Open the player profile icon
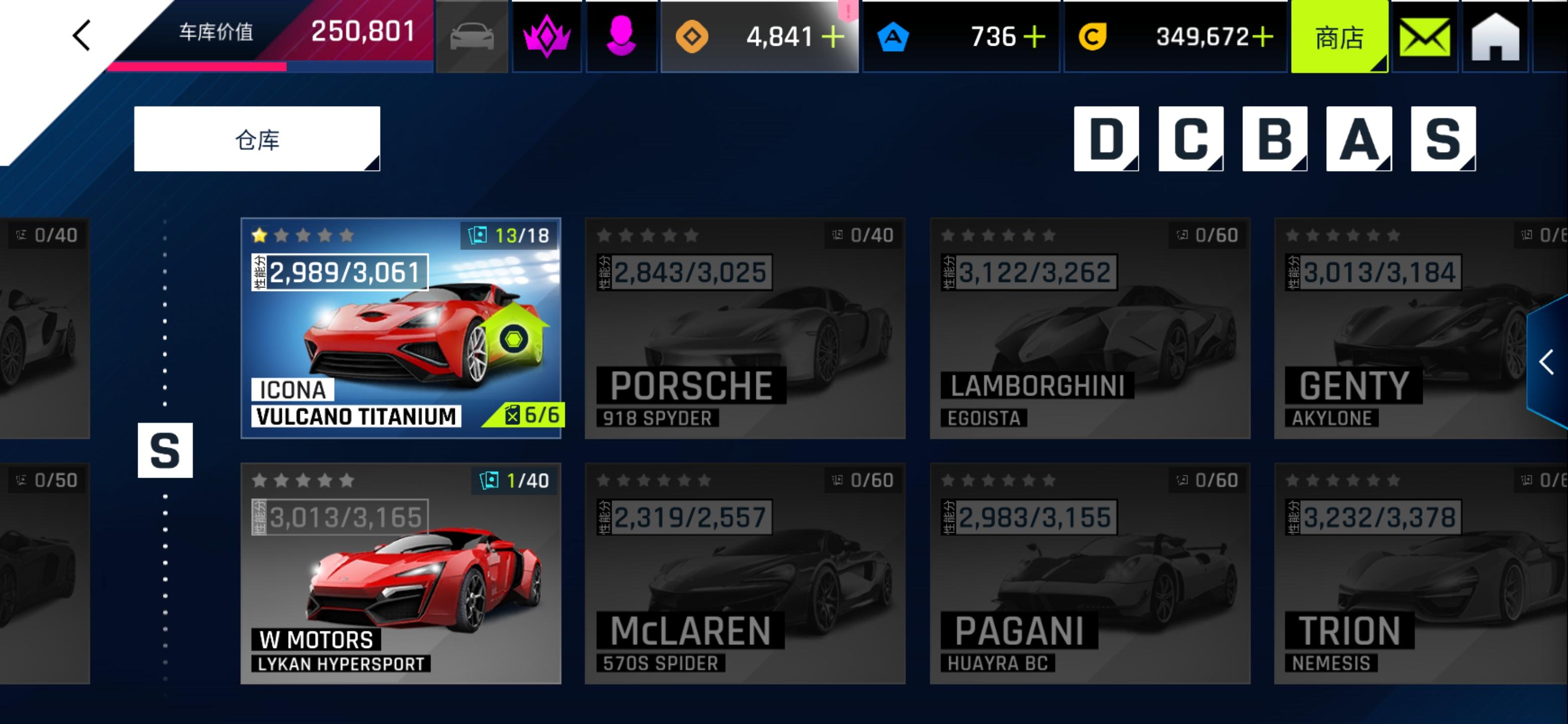Screen dimensions: 1568x724 [621, 37]
